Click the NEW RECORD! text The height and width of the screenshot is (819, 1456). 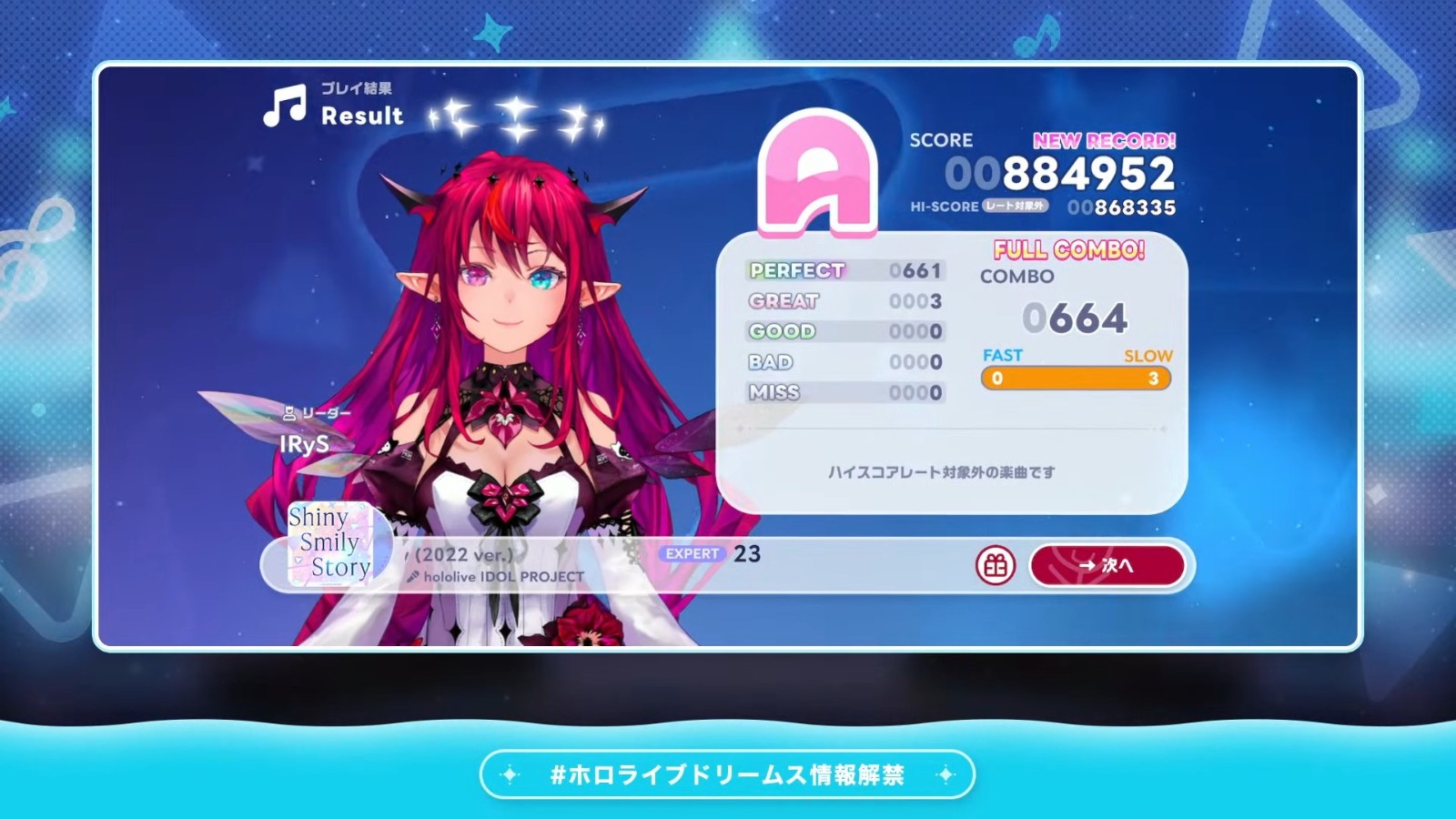click(x=1104, y=142)
